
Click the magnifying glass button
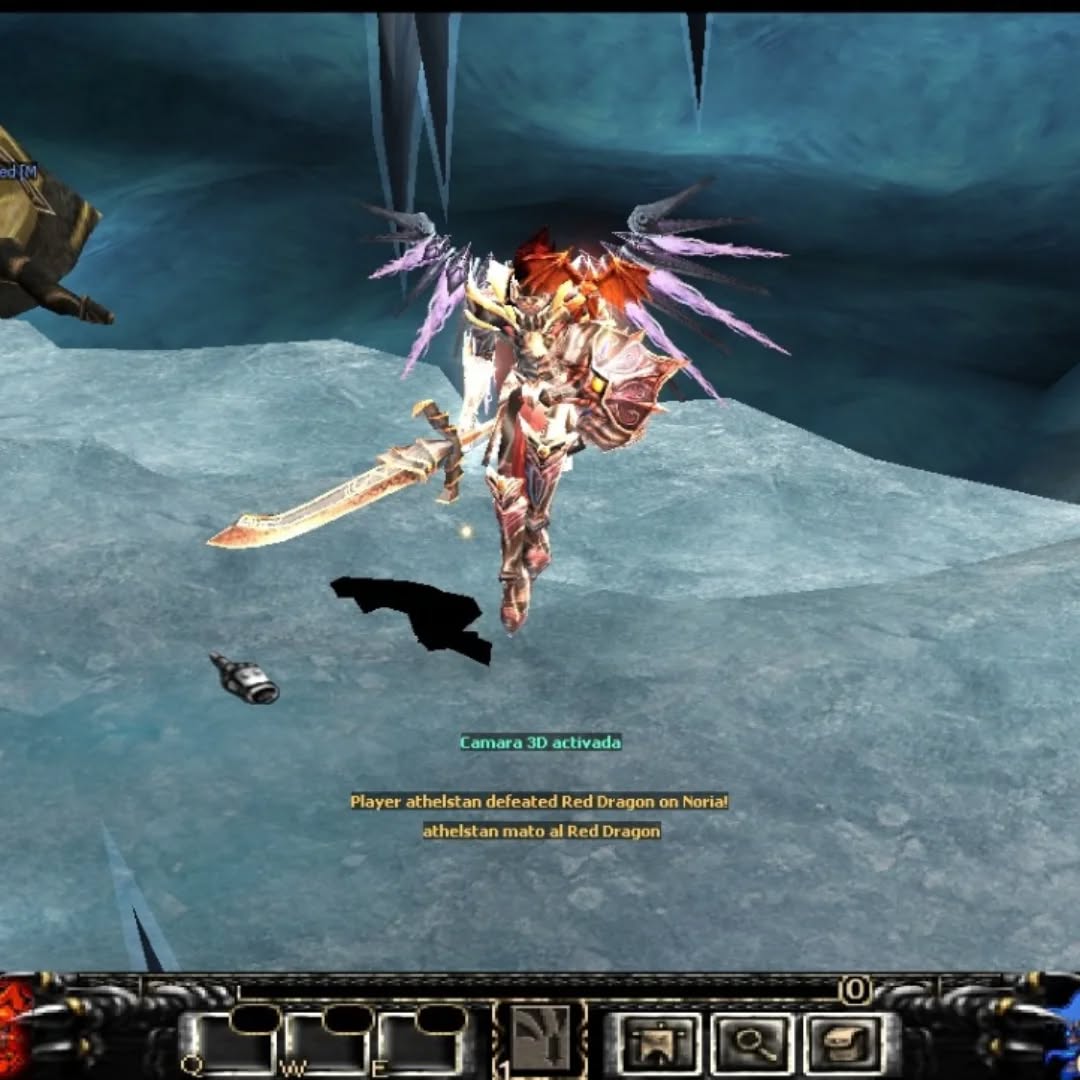[x=752, y=1044]
